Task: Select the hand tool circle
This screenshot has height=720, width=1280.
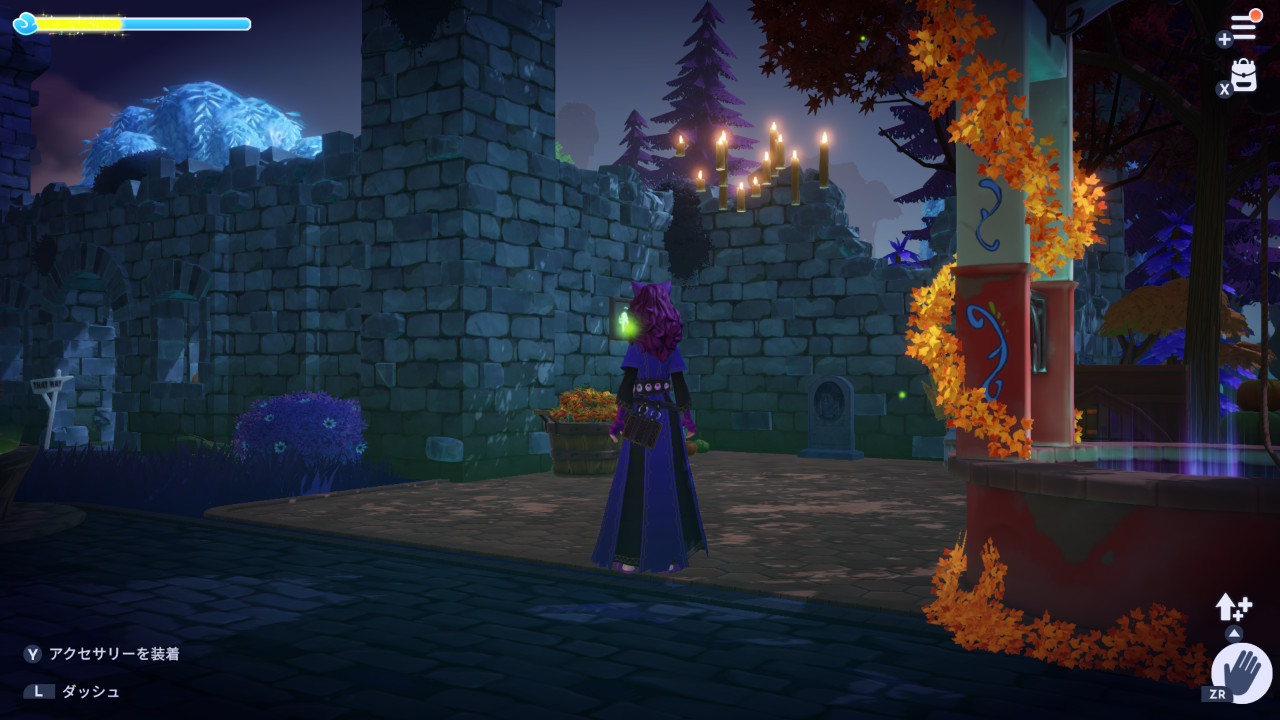Action: (1242, 673)
